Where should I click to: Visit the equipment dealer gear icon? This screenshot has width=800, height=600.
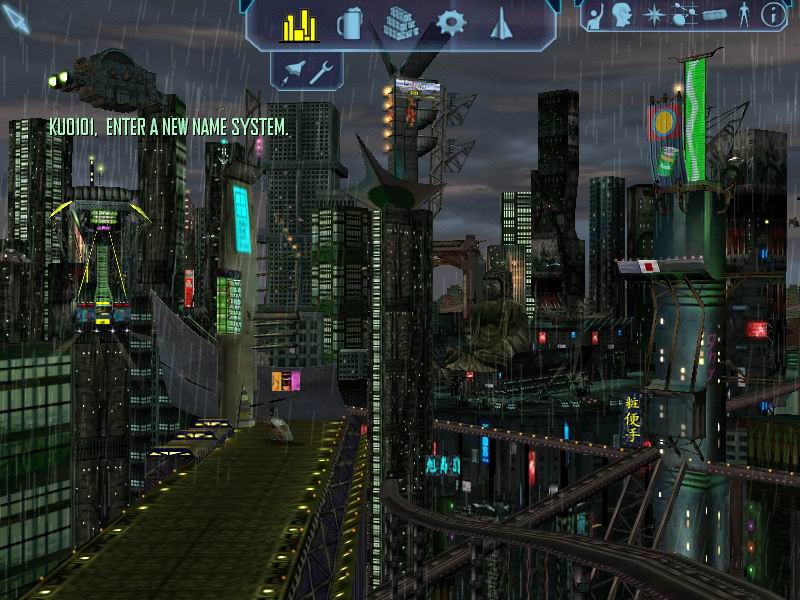(x=452, y=24)
